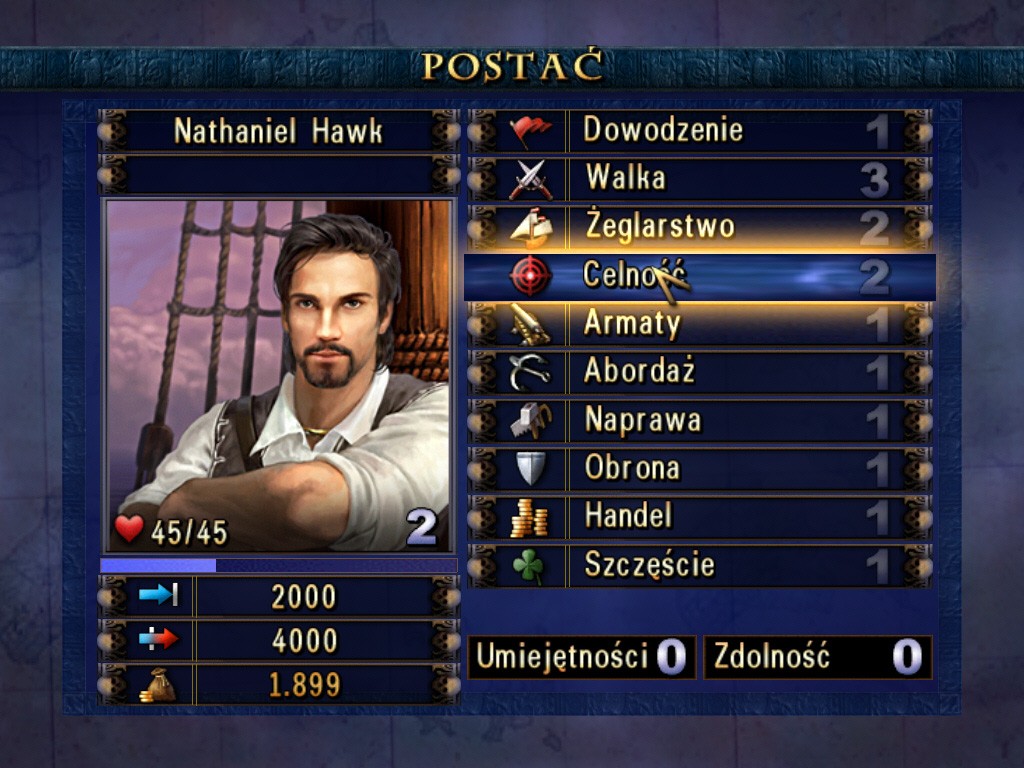Click the red target Celność icon
The width and height of the screenshot is (1024, 768).
(530, 276)
